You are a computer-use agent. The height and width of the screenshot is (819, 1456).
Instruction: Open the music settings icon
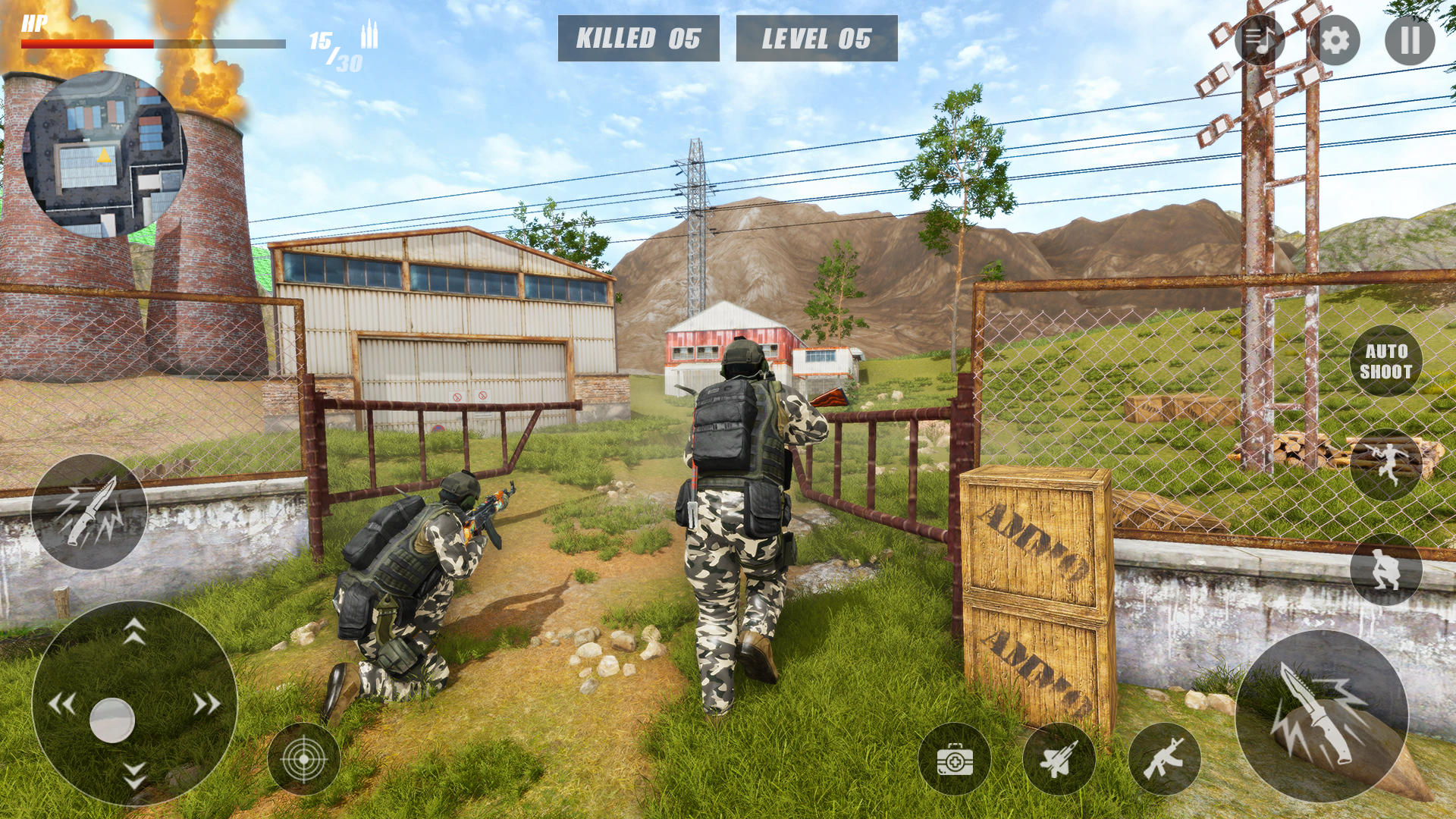tap(1259, 39)
